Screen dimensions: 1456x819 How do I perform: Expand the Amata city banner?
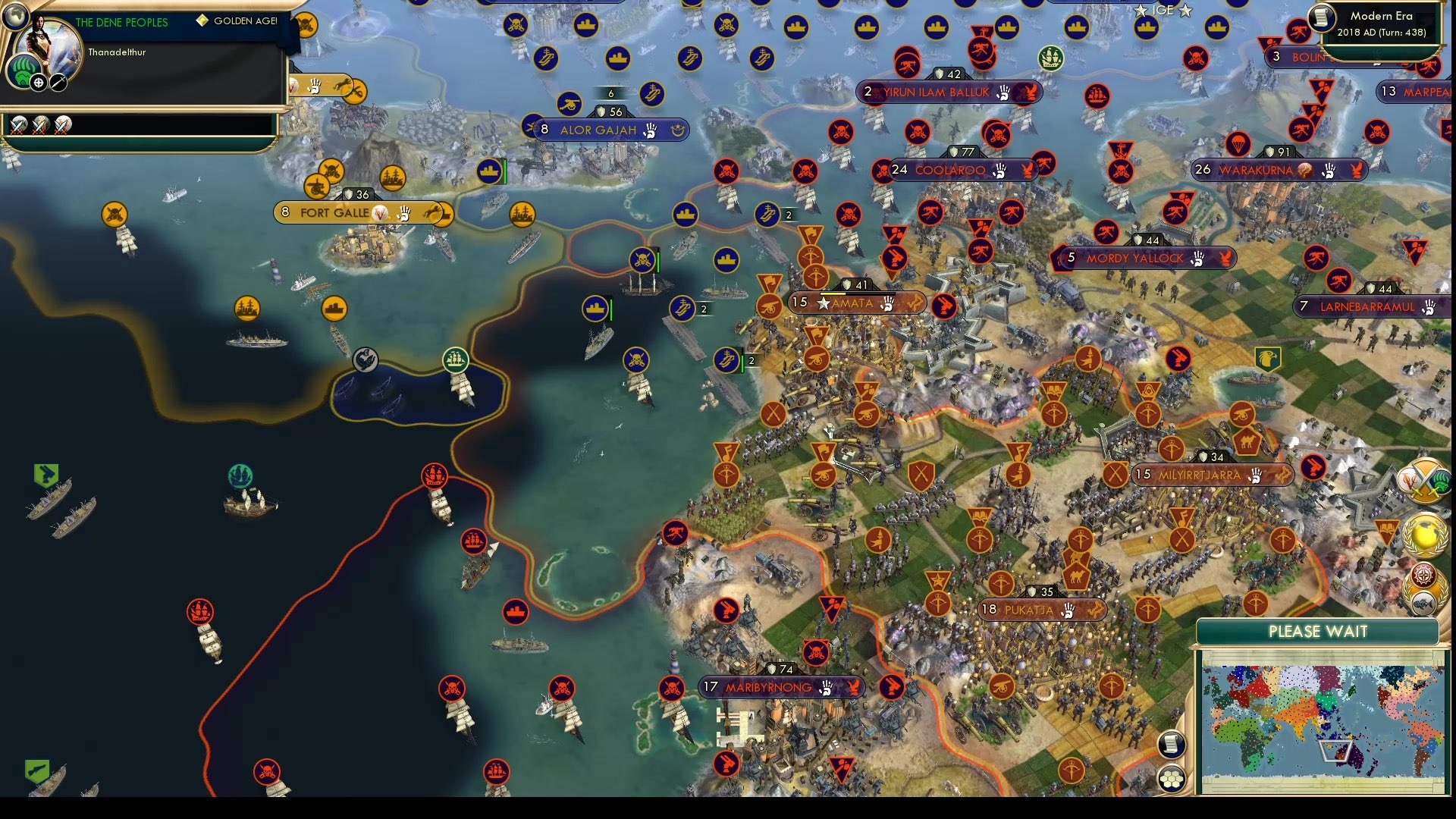point(855,303)
